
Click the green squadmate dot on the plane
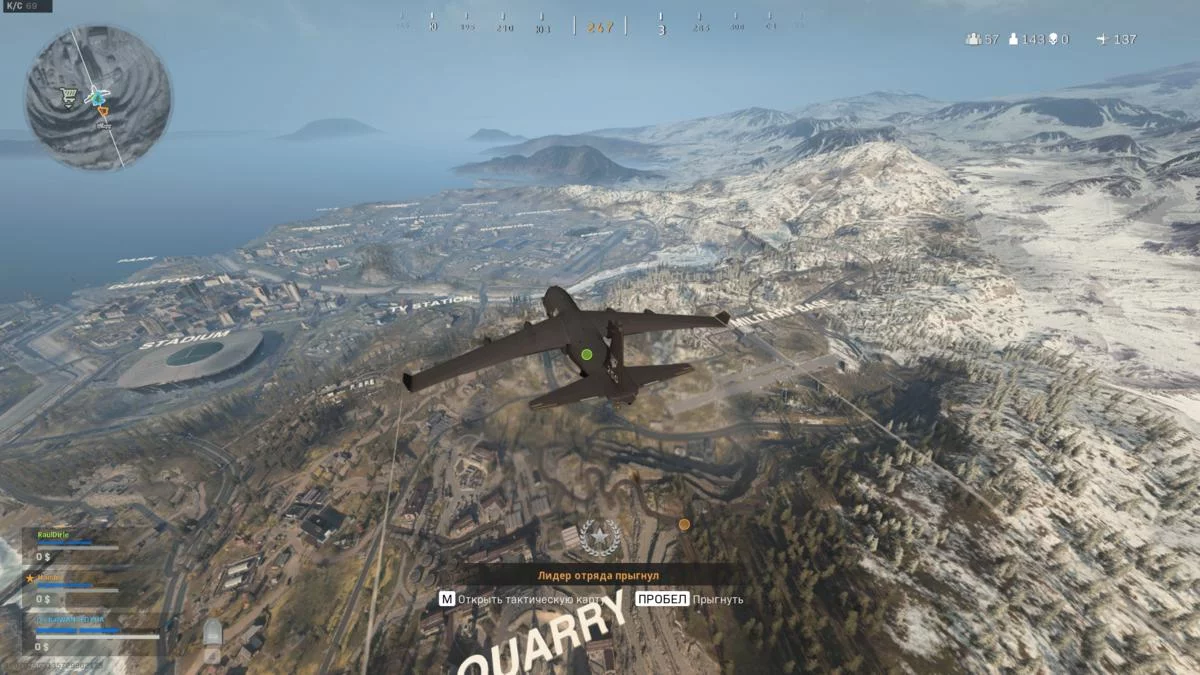587,354
